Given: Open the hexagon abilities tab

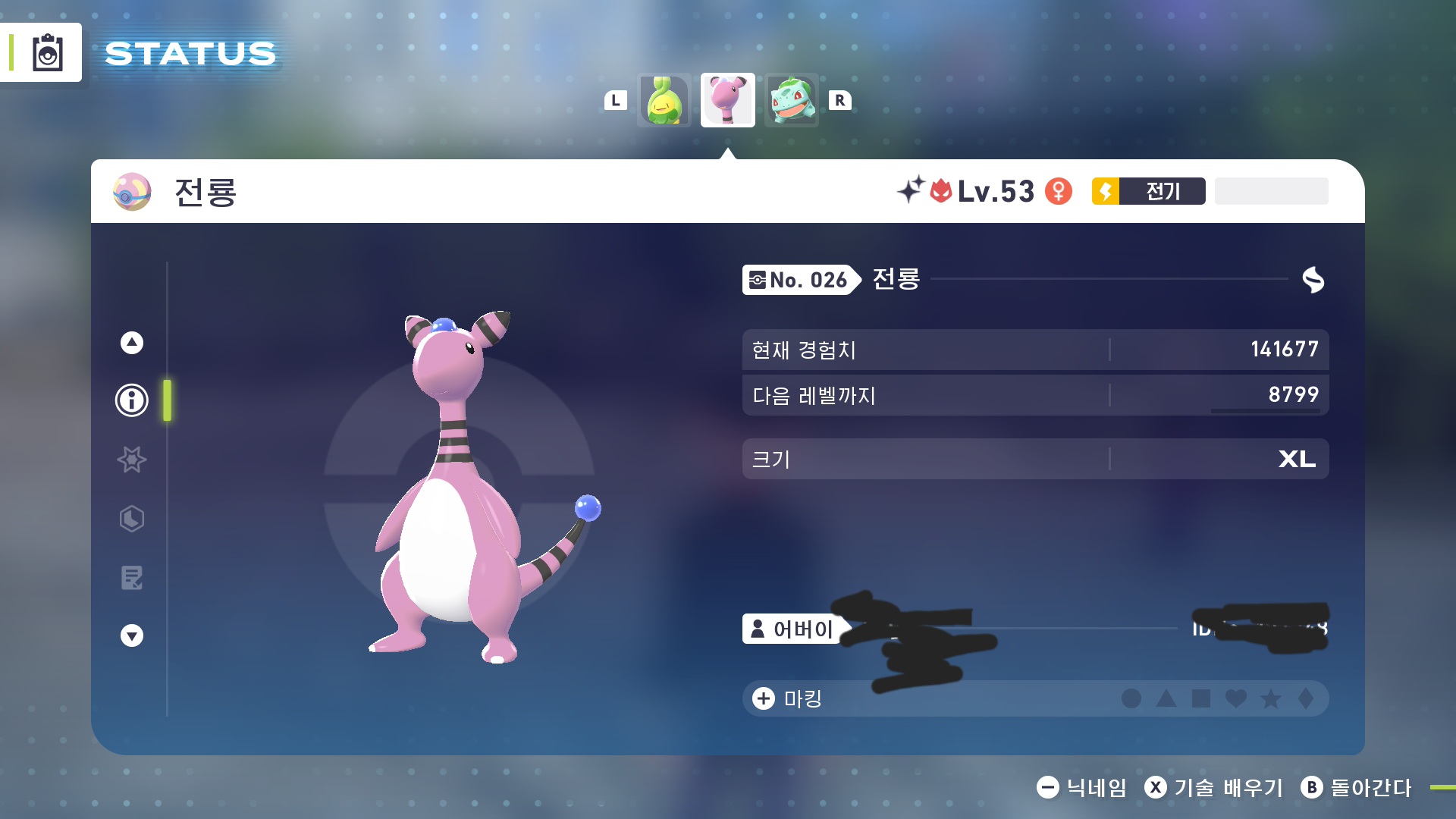Looking at the screenshot, I should [x=132, y=519].
